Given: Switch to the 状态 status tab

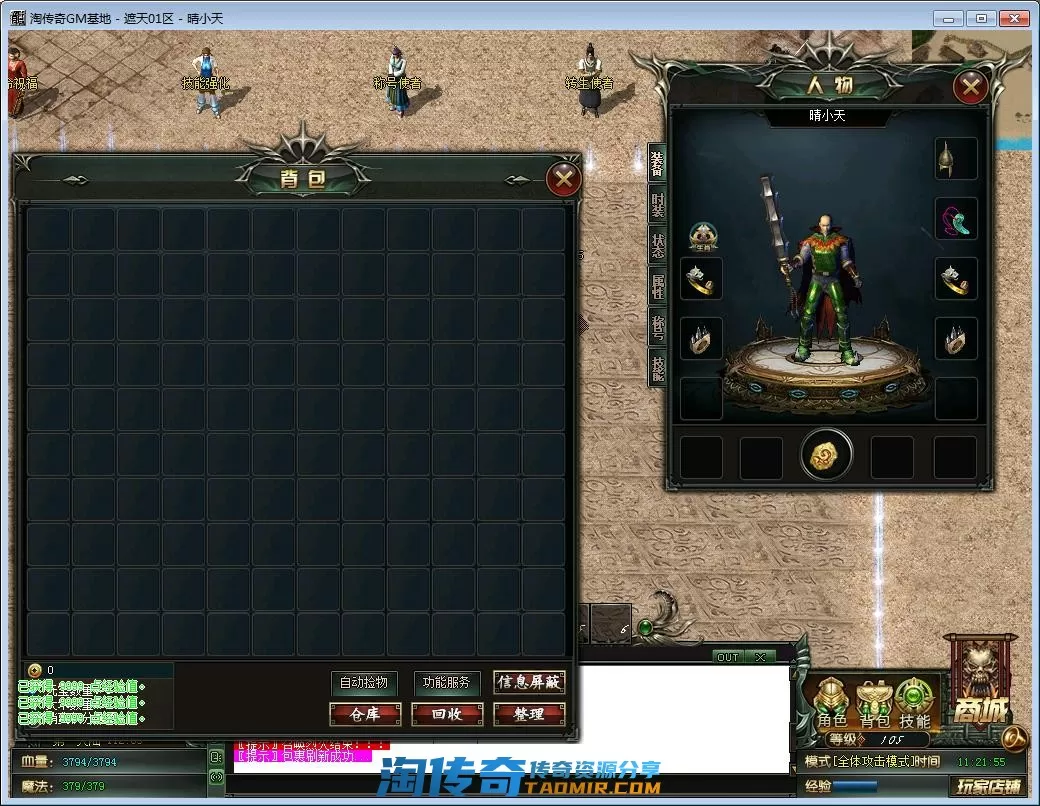Looking at the screenshot, I should point(658,245).
